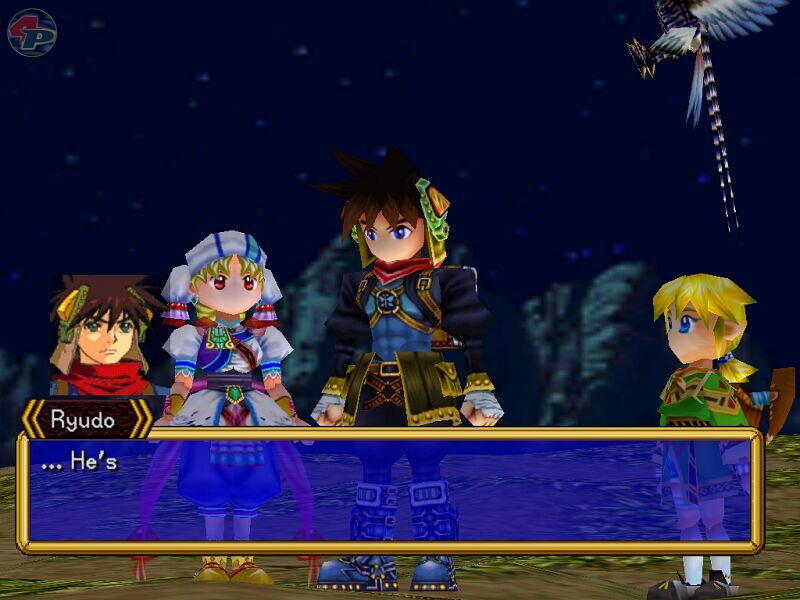The height and width of the screenshot is (600, 800).
Task: Advance the Ryudo dialogue text box
Action: coord(390,491)
